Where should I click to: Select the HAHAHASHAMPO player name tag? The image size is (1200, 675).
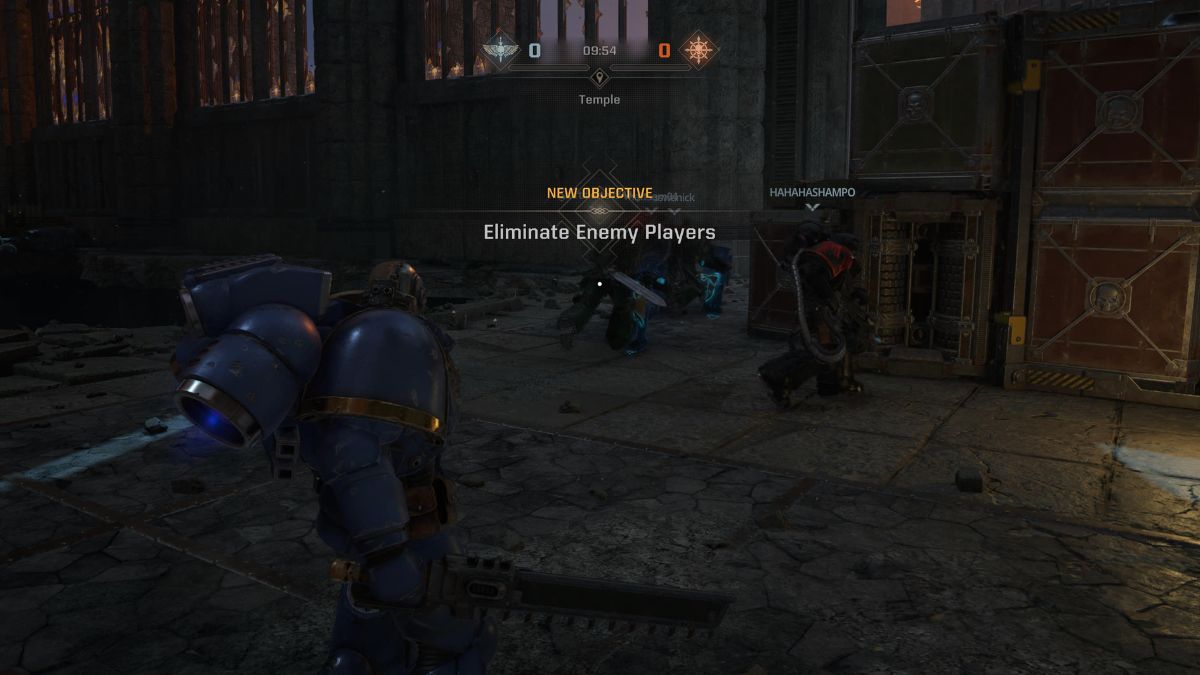pos(811,192)
